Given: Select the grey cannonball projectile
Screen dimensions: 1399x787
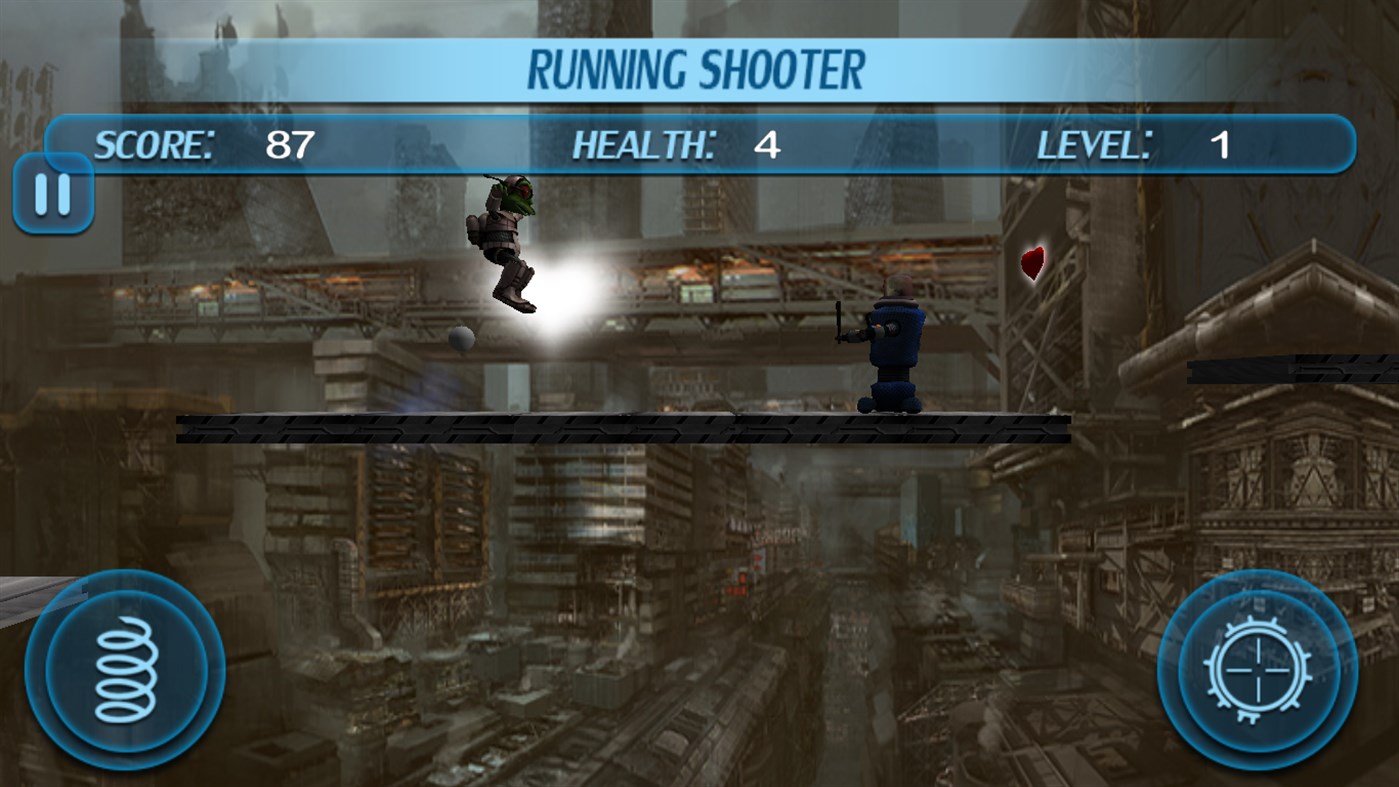Looking at the screenshot, I should point(463,339).
